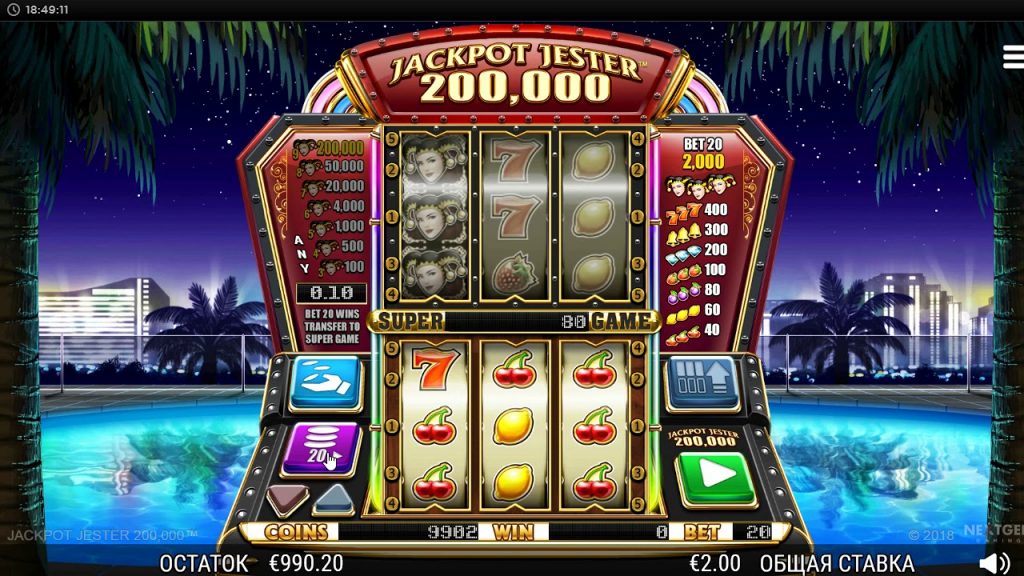Select the purple 20-coin bet button
The width and height of the screenshot is (1024, 576).
(x=321, y=447)
